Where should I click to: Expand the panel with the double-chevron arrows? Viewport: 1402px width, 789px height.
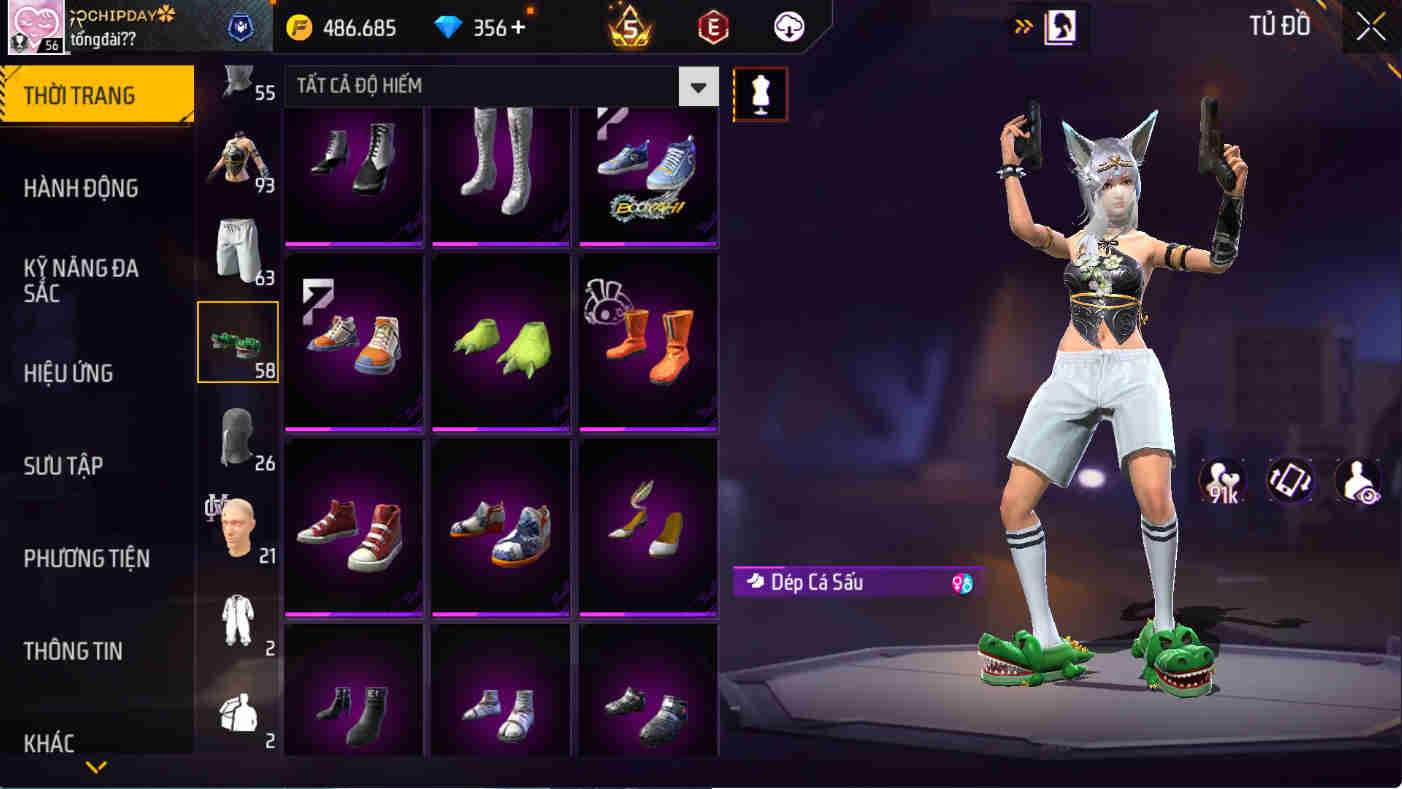point(1023,28)
